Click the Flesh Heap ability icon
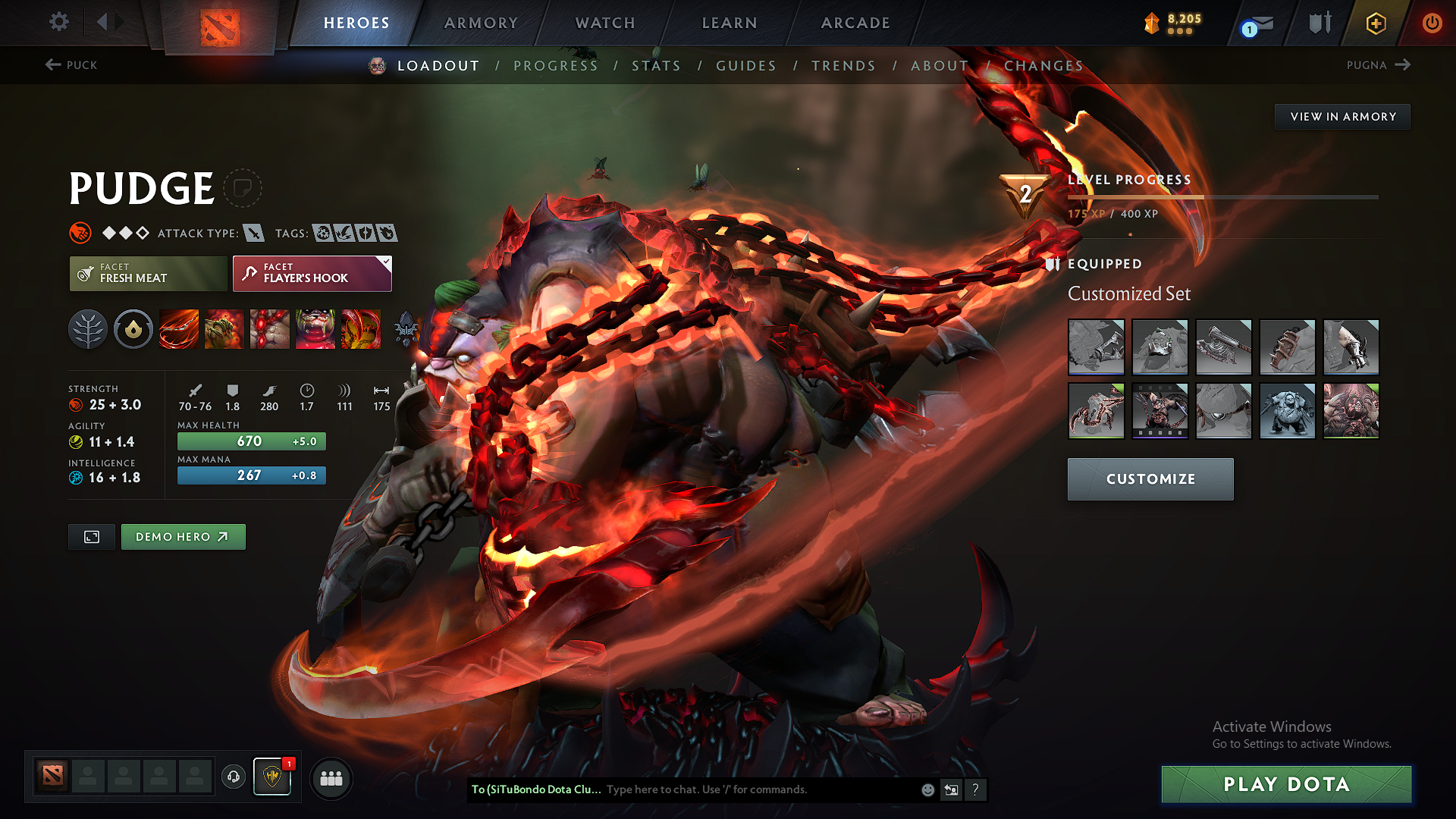 click(x=270, y=329)
